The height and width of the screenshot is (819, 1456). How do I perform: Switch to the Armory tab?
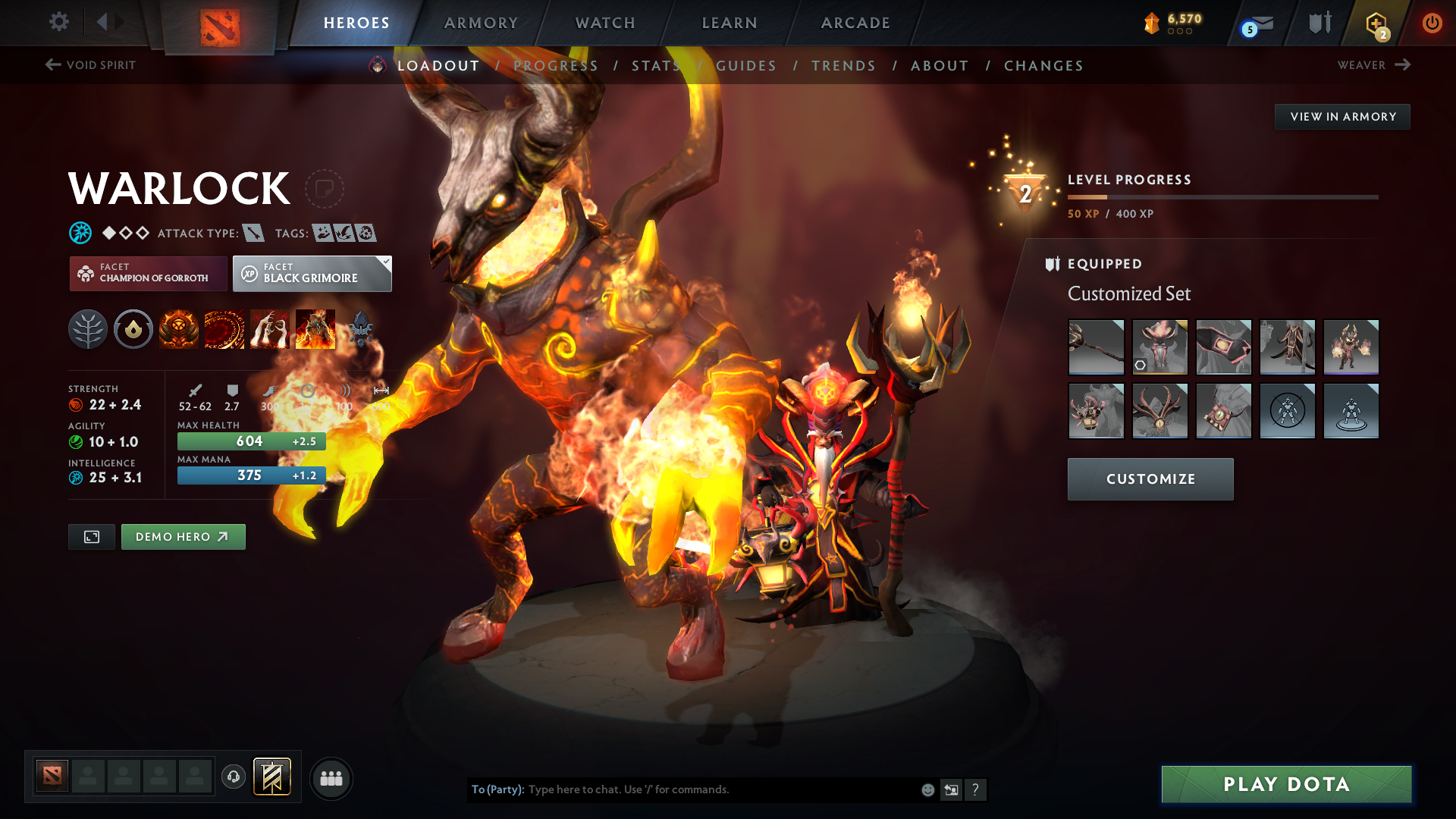pos(481,23)
